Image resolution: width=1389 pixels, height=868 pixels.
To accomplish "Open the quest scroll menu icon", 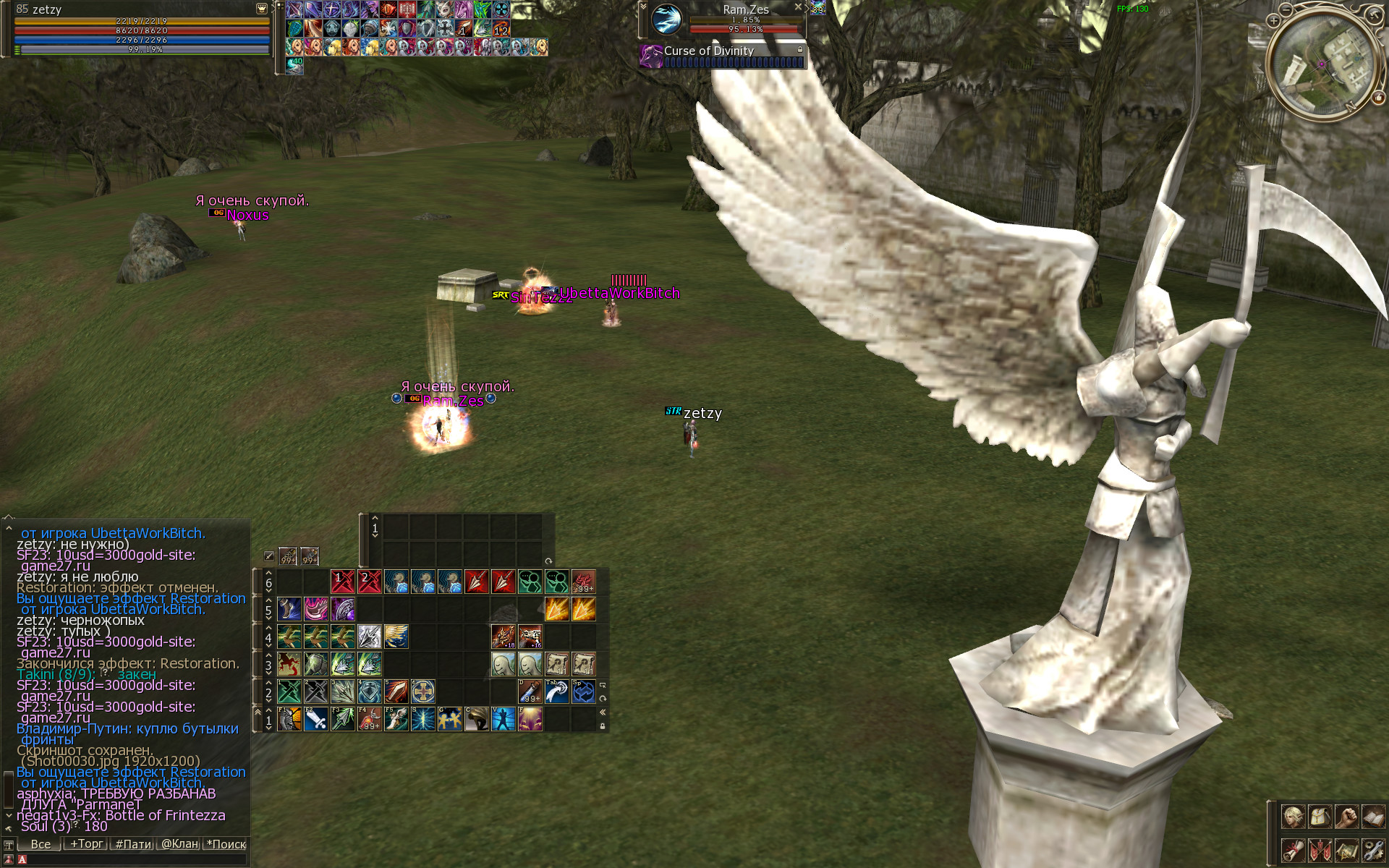I will click(1293, 849).
